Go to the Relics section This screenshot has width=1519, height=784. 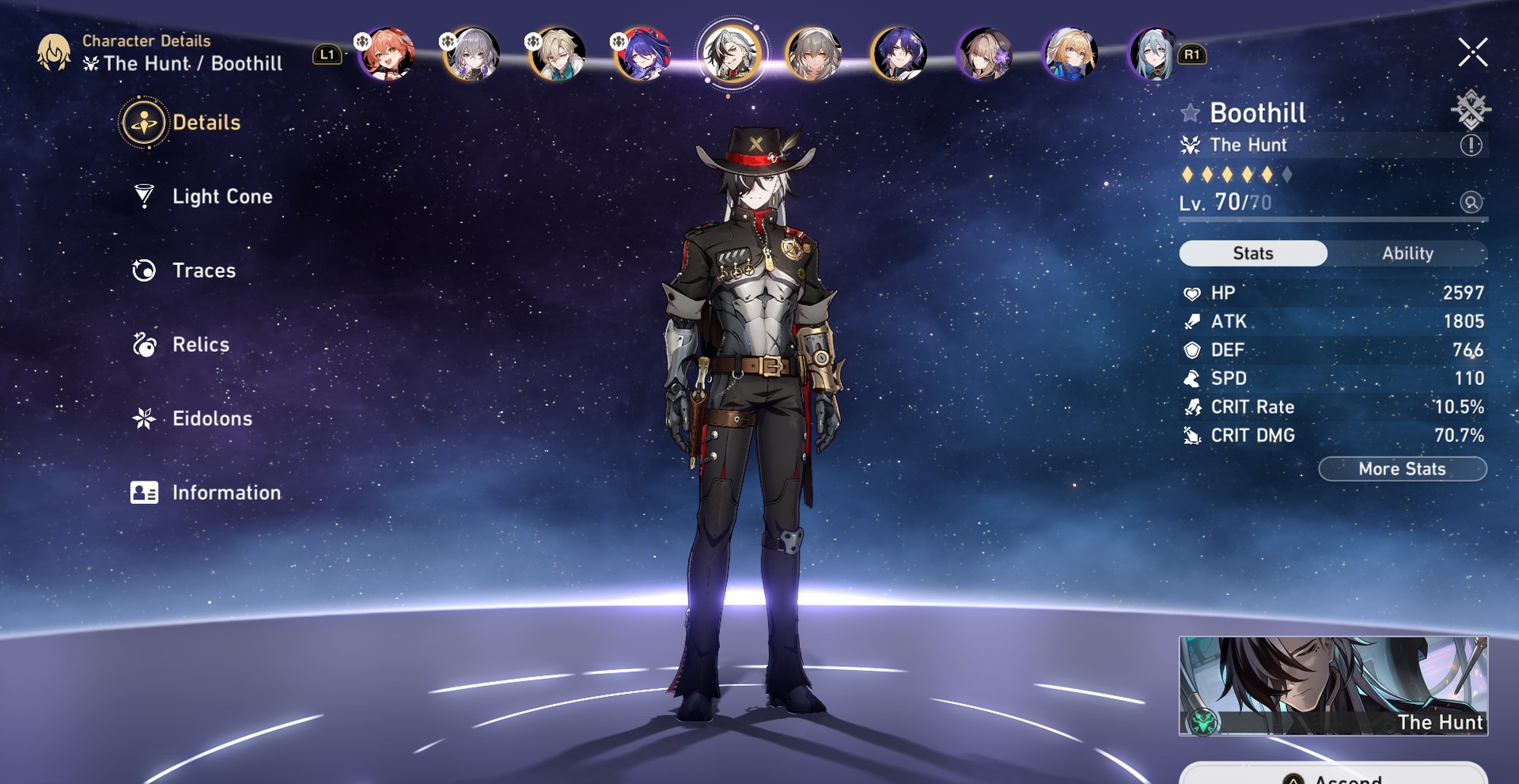(x=200, y=345)
